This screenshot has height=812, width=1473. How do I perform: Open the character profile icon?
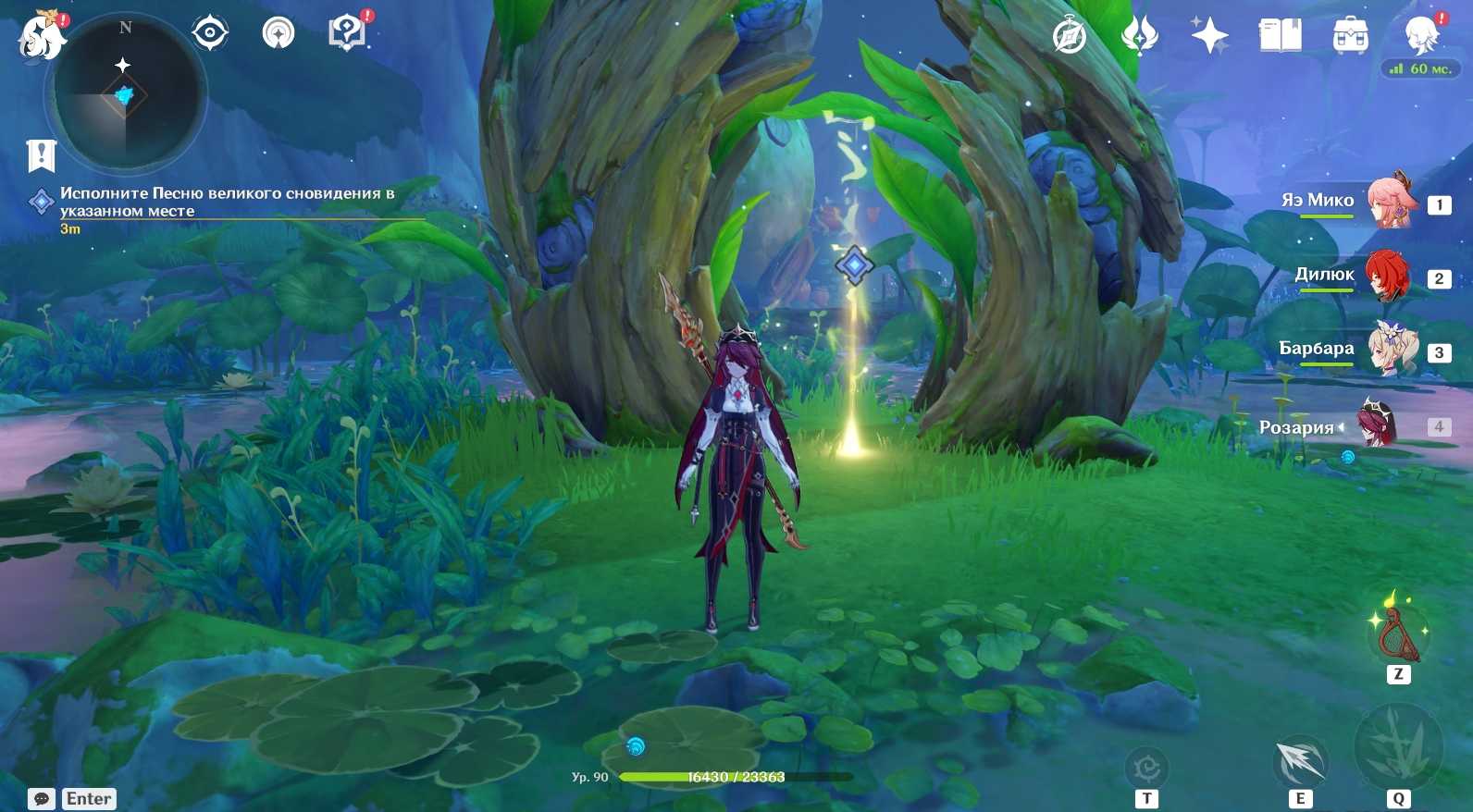[x=1420, y=34]
